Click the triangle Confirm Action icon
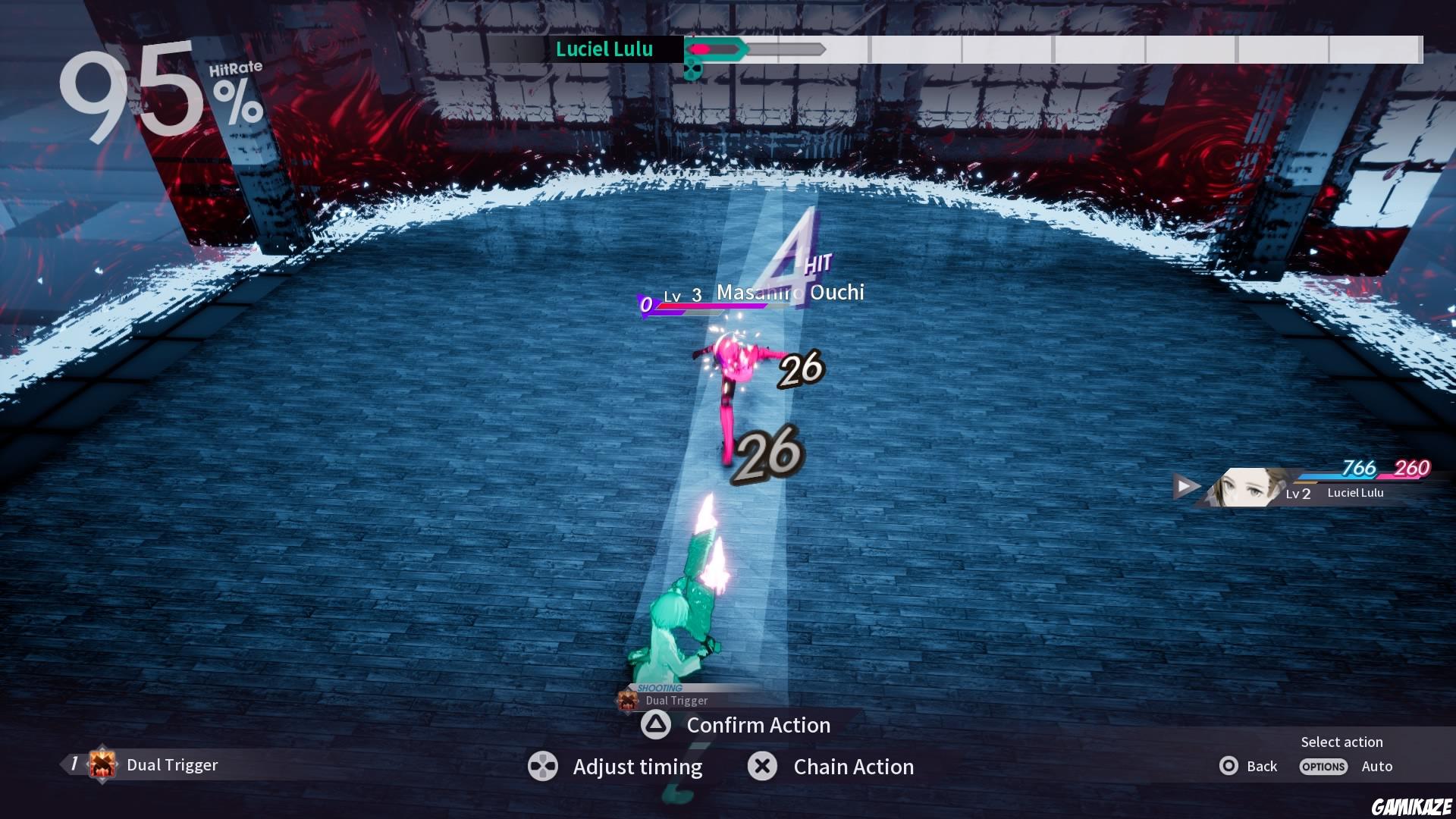1456x819 pixels. [657, 726]
